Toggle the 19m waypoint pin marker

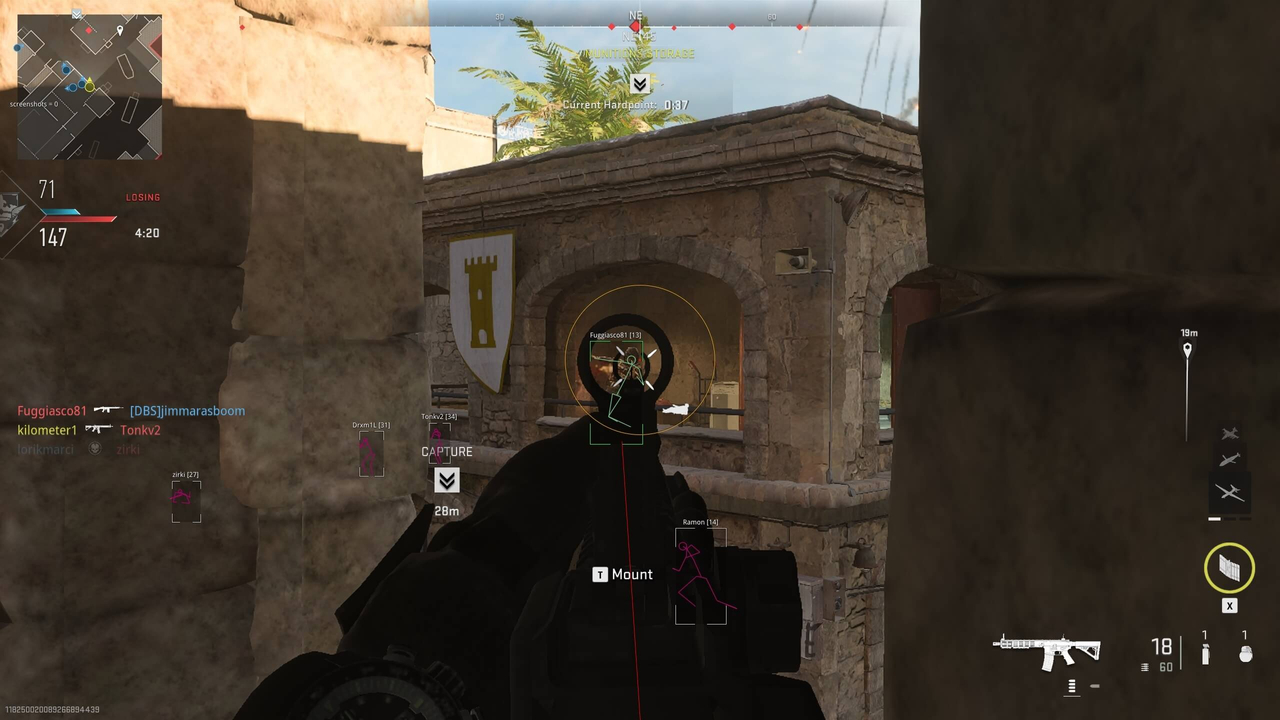click(1187, 349)
